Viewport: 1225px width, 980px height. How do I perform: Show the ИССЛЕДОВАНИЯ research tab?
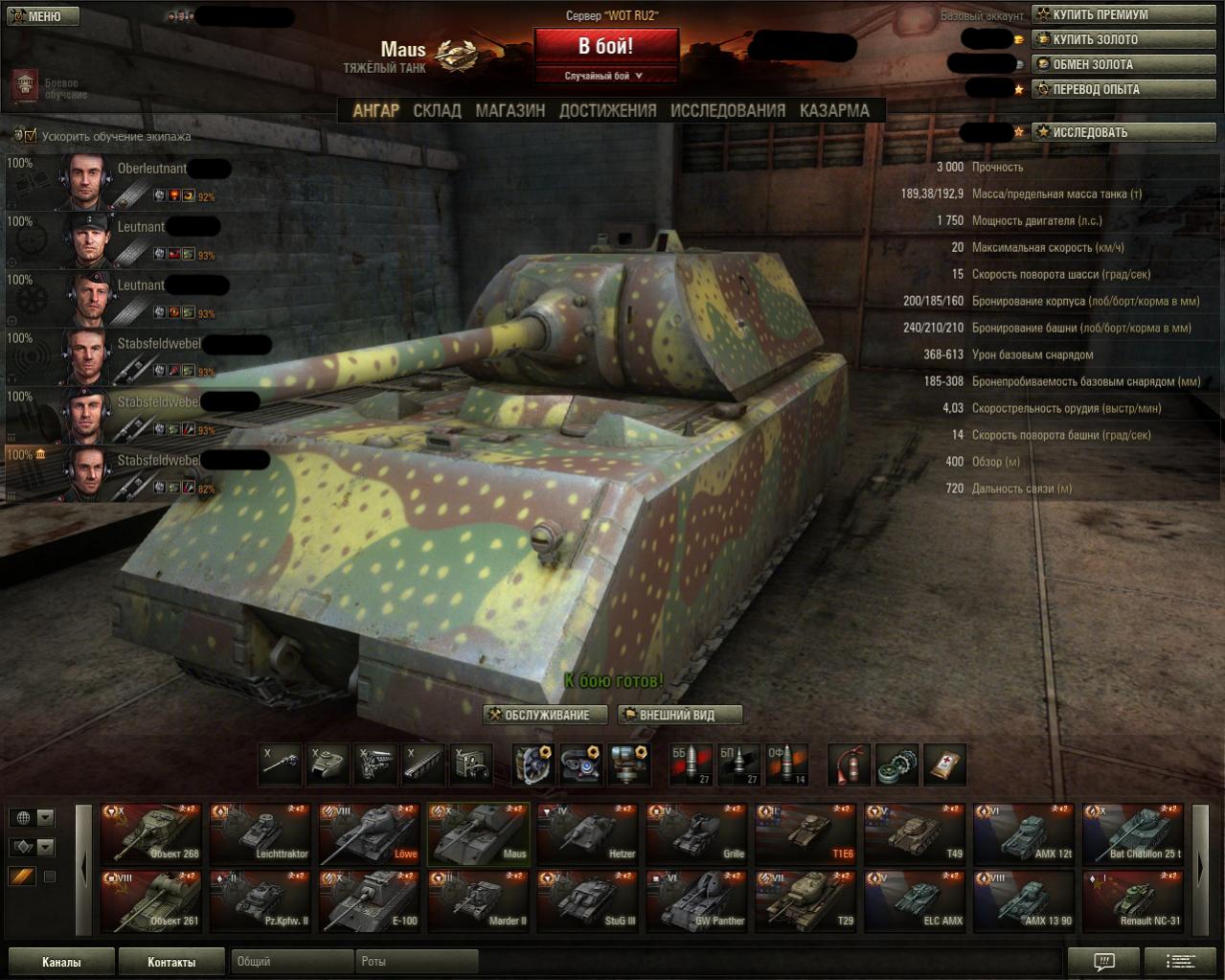[727, 110]
